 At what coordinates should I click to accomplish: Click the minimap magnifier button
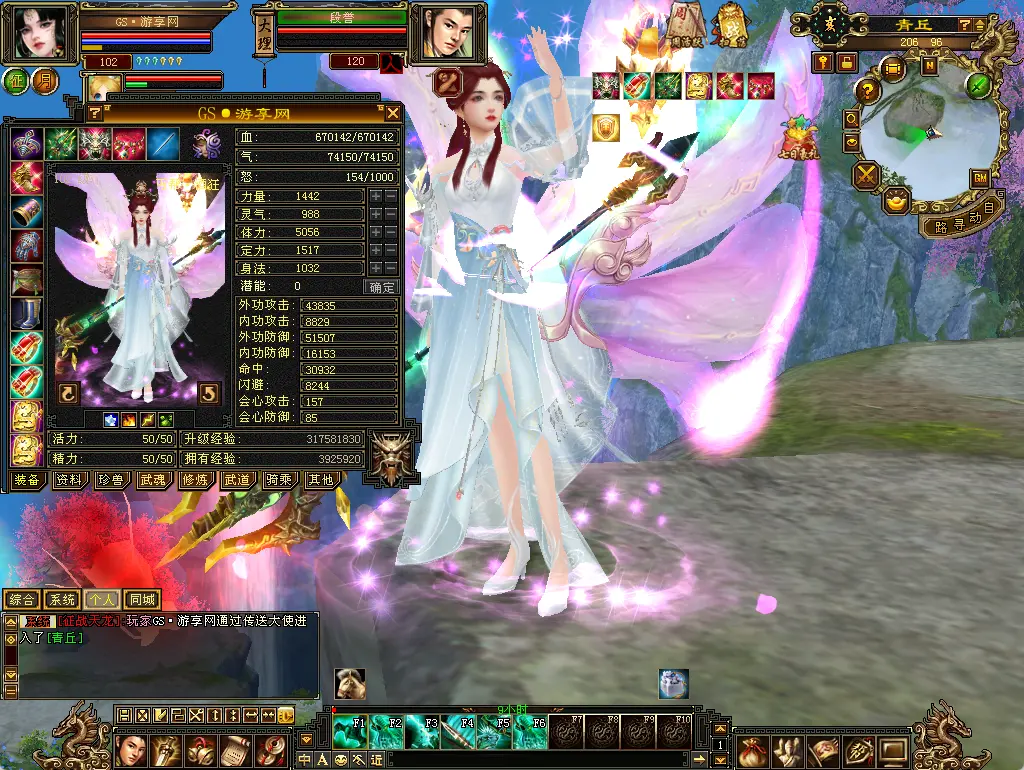851,119
